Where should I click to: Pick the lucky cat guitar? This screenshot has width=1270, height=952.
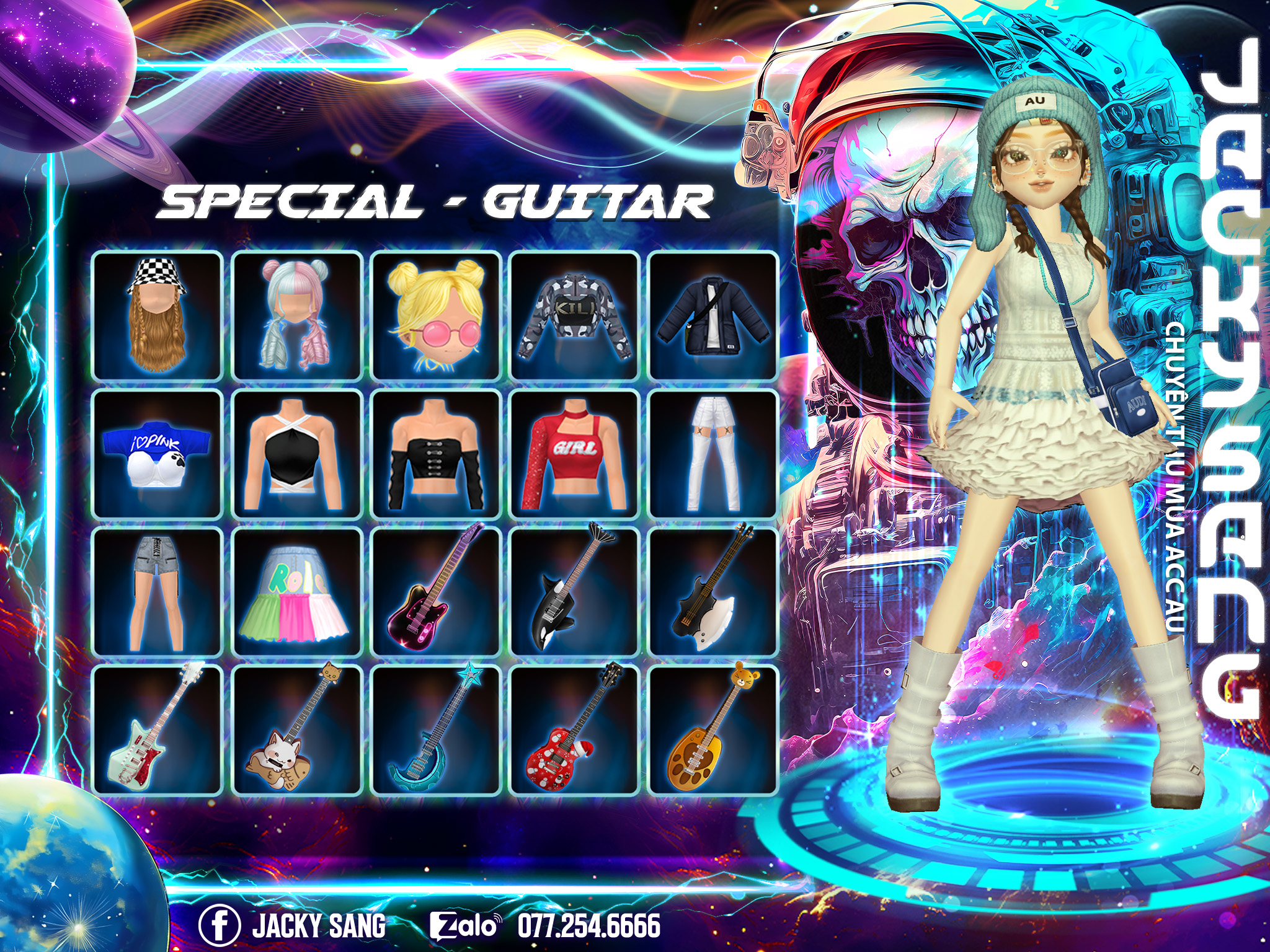296,729
